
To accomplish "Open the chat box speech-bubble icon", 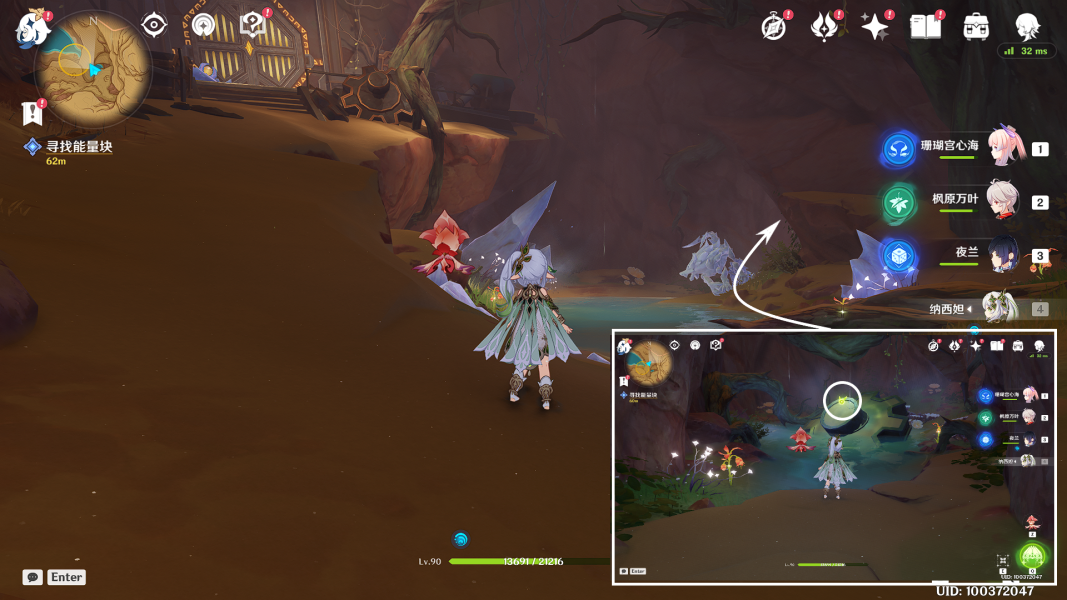I will [x=33, y=577].
